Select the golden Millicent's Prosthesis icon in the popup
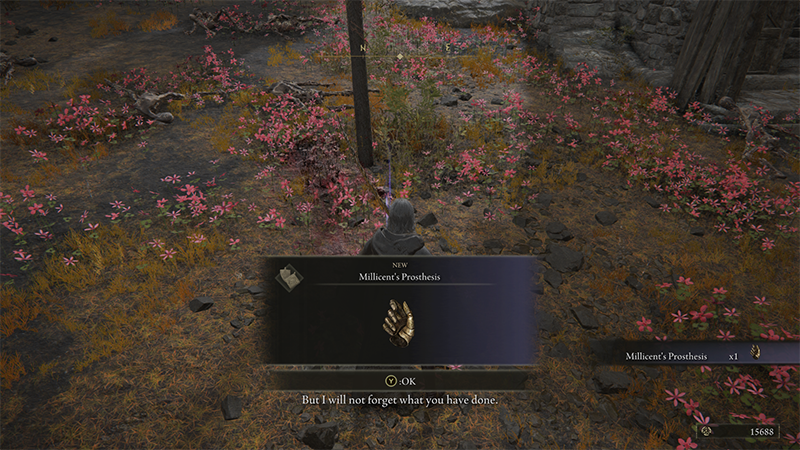 point(399,324)
